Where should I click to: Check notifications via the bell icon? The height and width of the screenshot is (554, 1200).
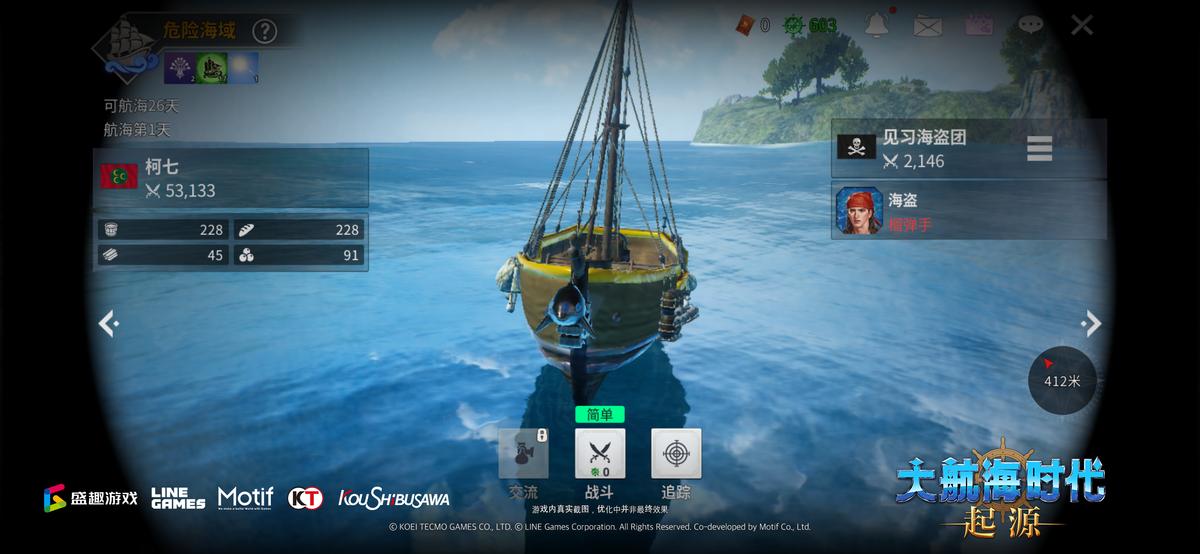(877, 25)
